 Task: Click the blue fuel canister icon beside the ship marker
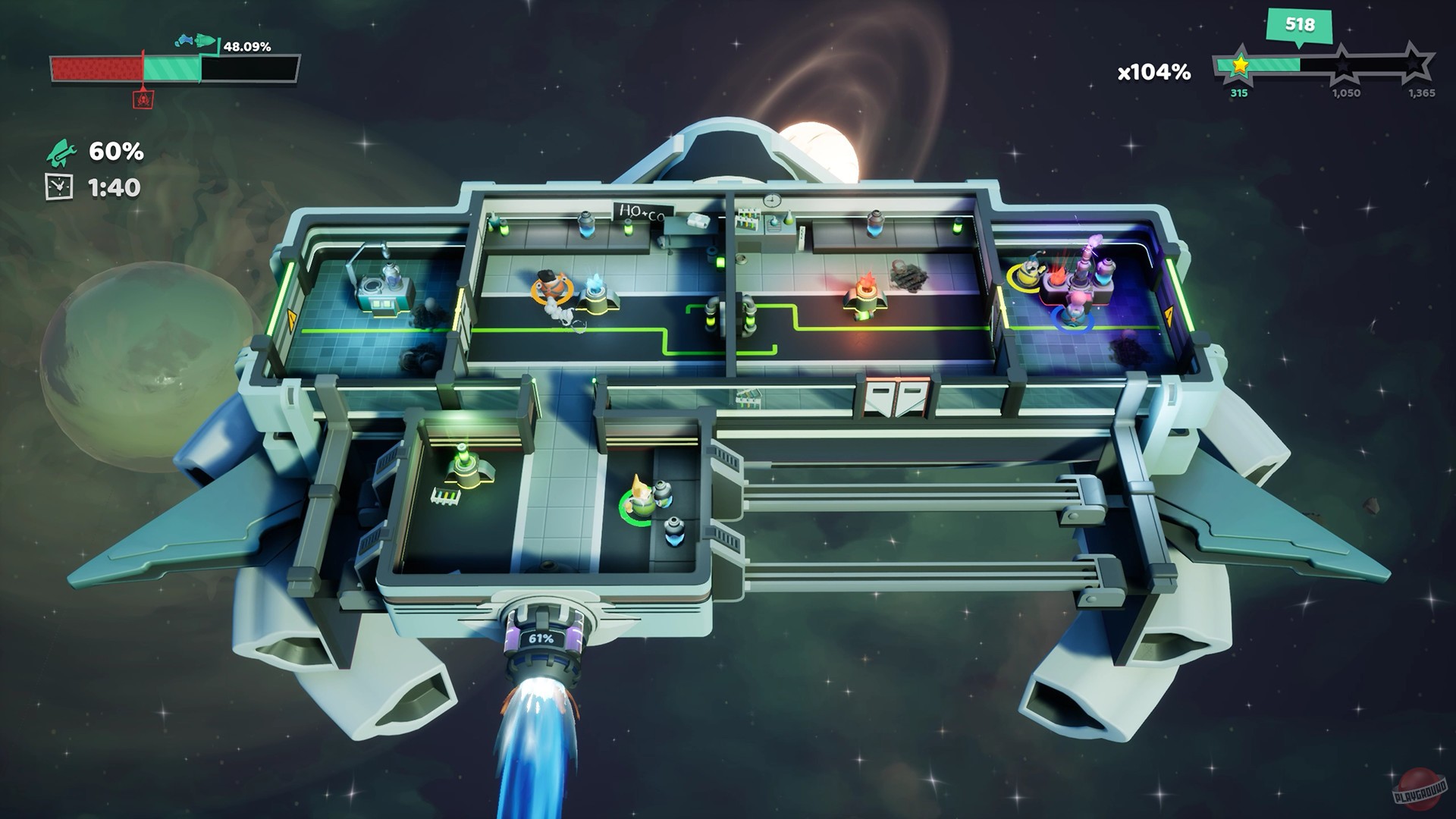pyautogui.click(x=186, y=40)
